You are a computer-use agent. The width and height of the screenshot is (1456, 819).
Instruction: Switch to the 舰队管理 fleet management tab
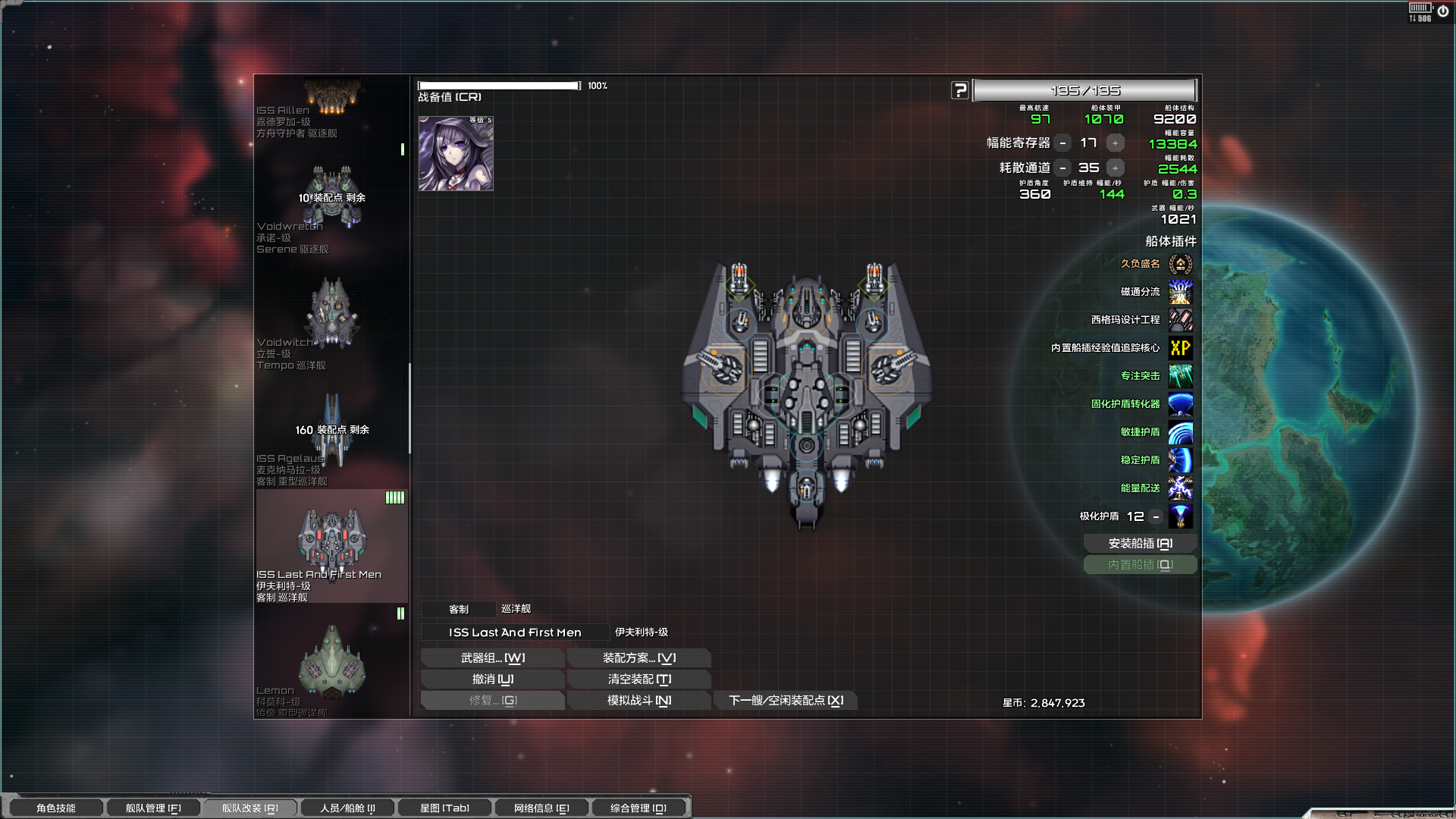(152, 808)
